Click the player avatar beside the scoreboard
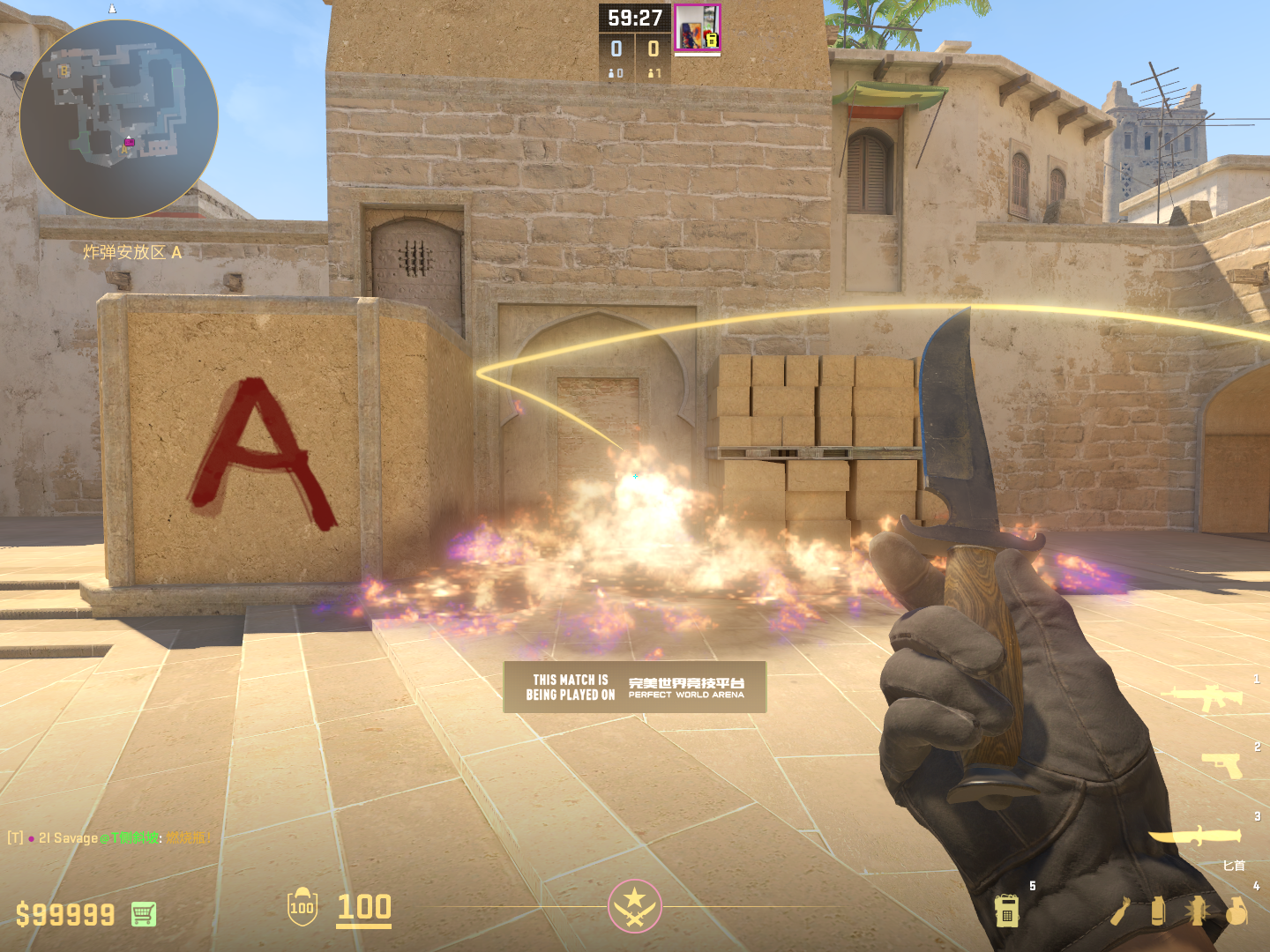1270x952 pixels. (x=698, y=27)
